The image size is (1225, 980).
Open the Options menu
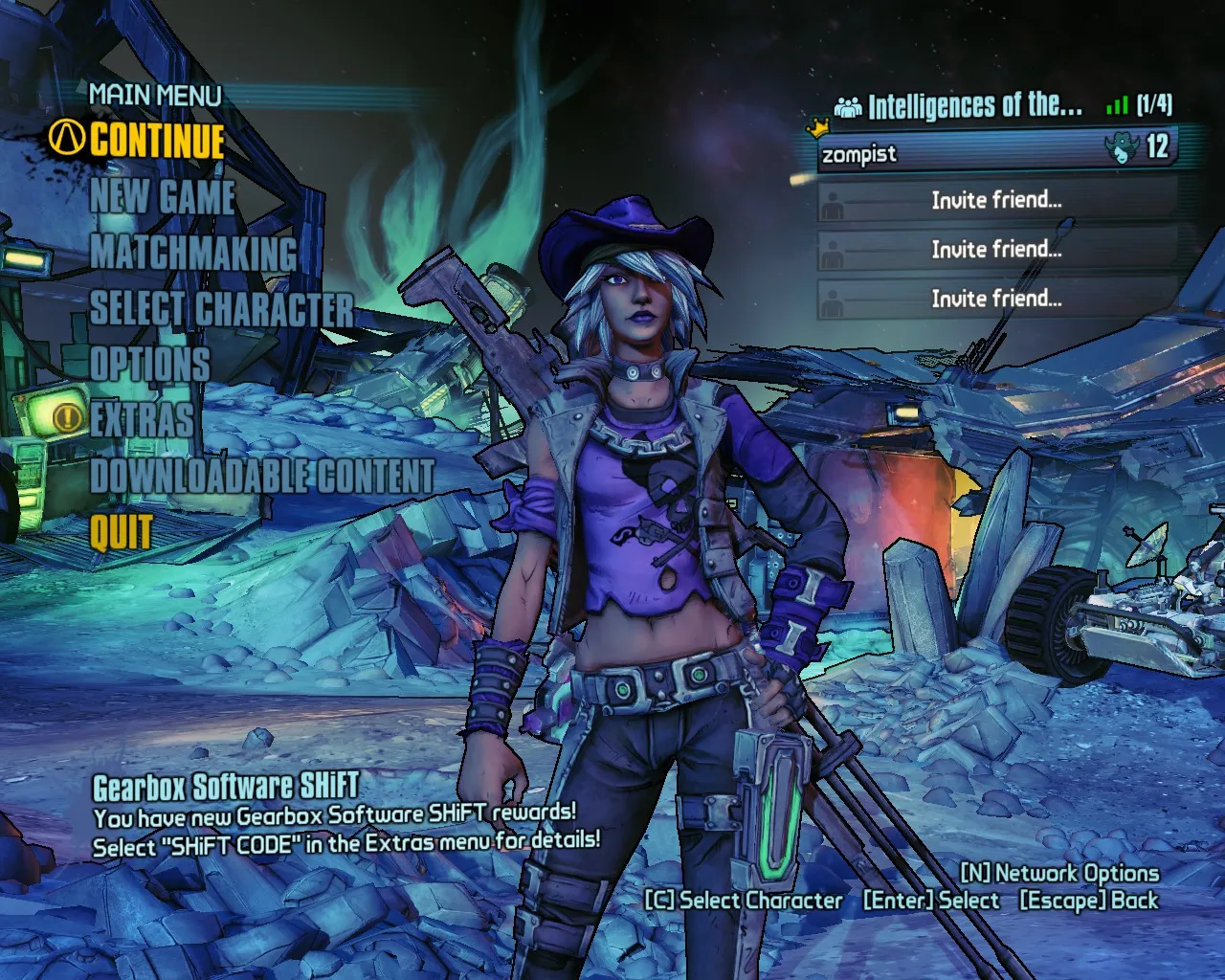(x=149, y=364)
